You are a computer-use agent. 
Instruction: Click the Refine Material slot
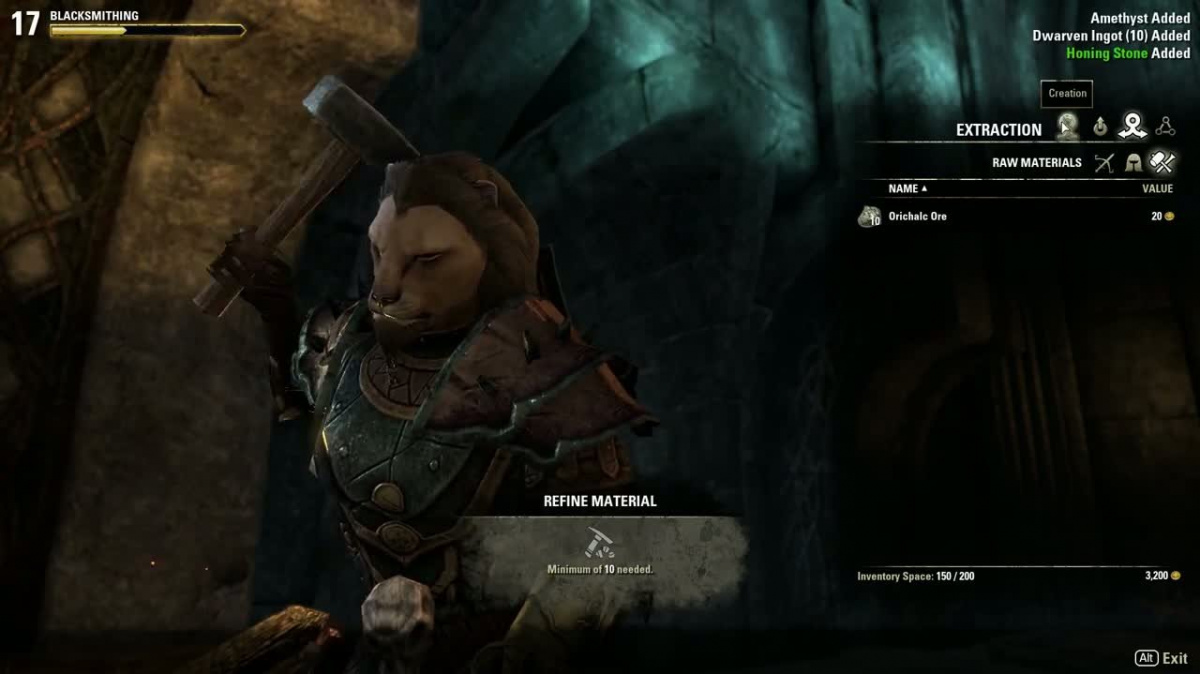(x=600, y=544)
